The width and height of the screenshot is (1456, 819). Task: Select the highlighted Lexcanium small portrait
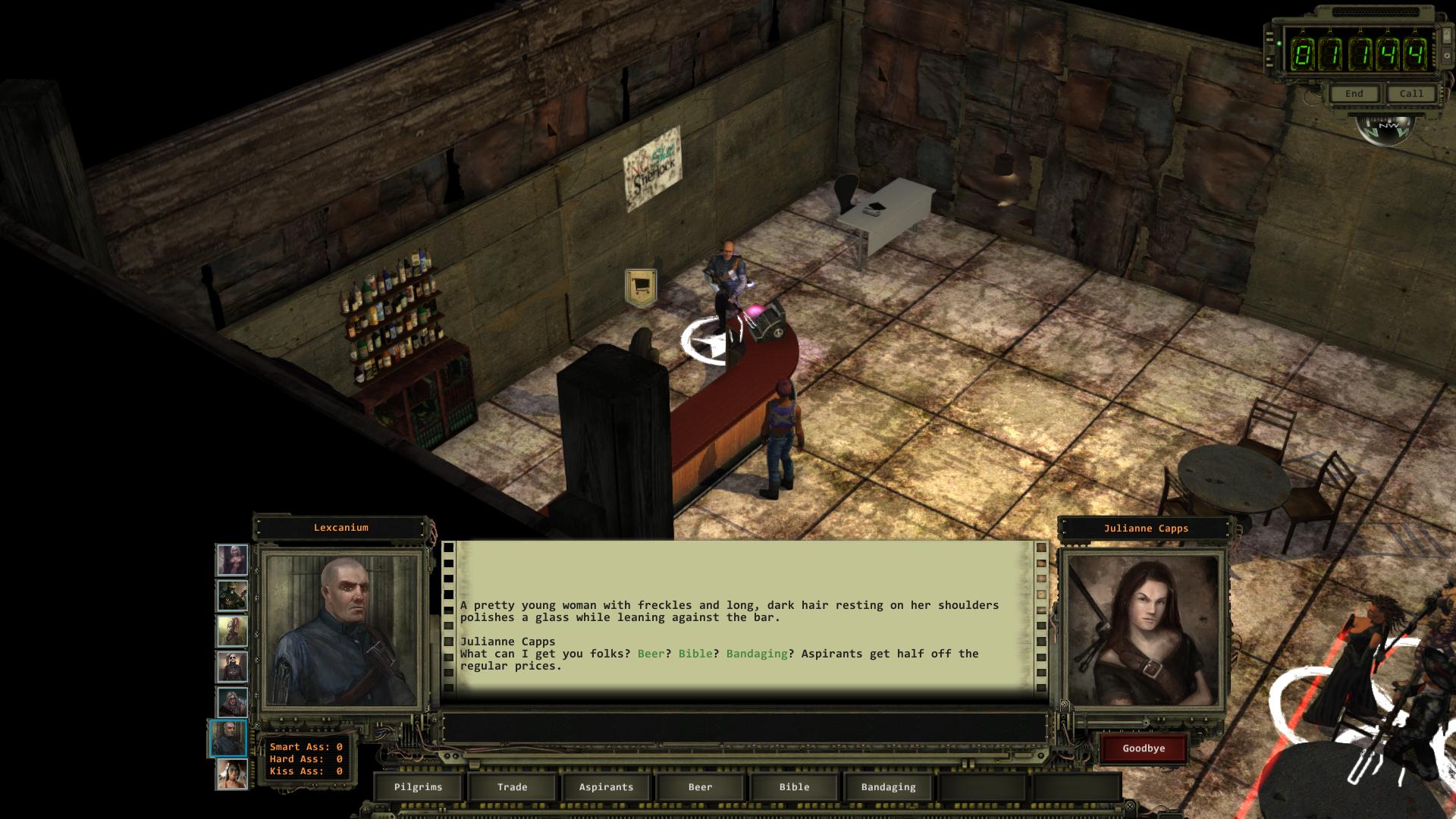228,739
